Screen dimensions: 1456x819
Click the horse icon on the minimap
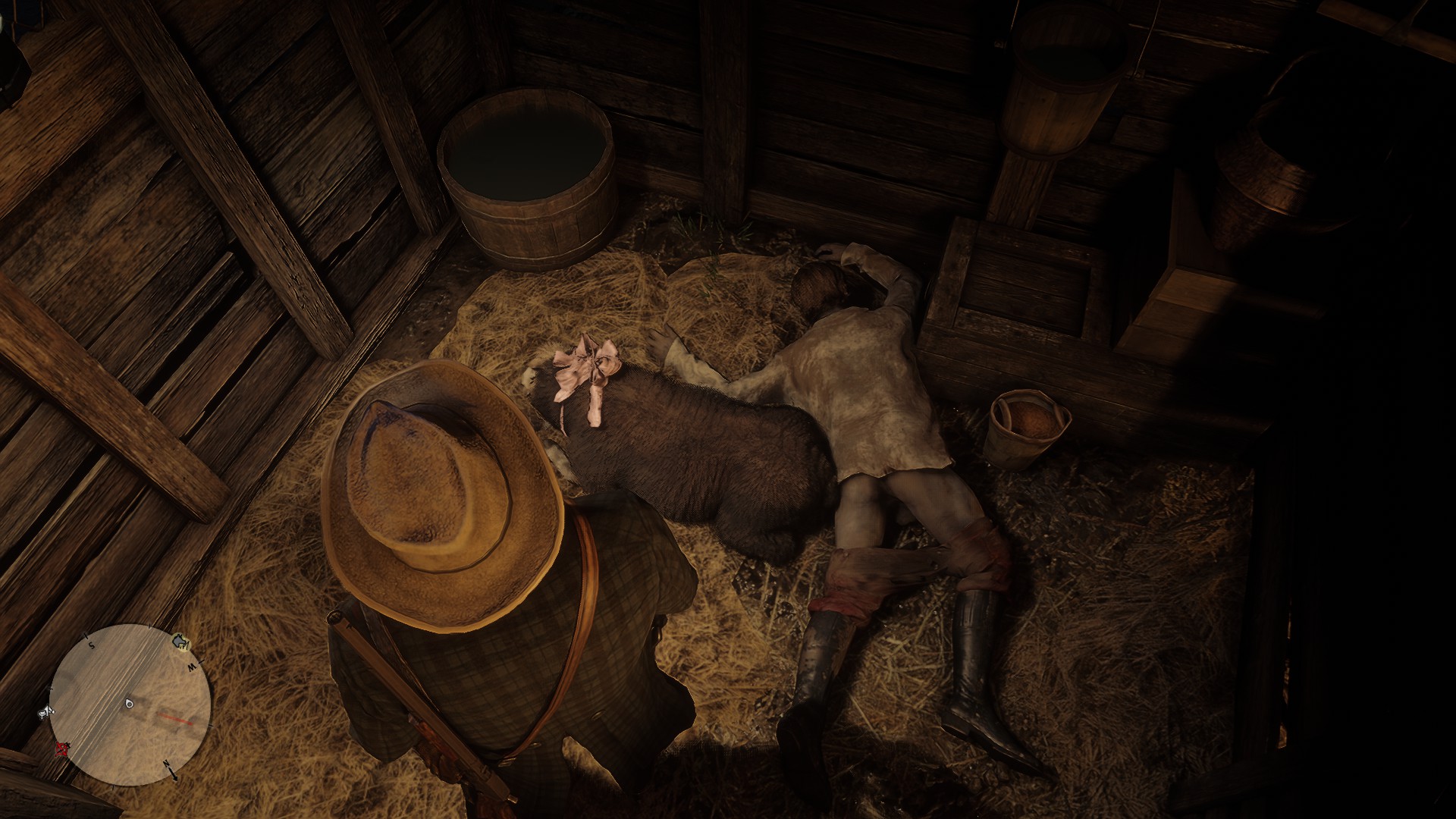tap(180, 642)
